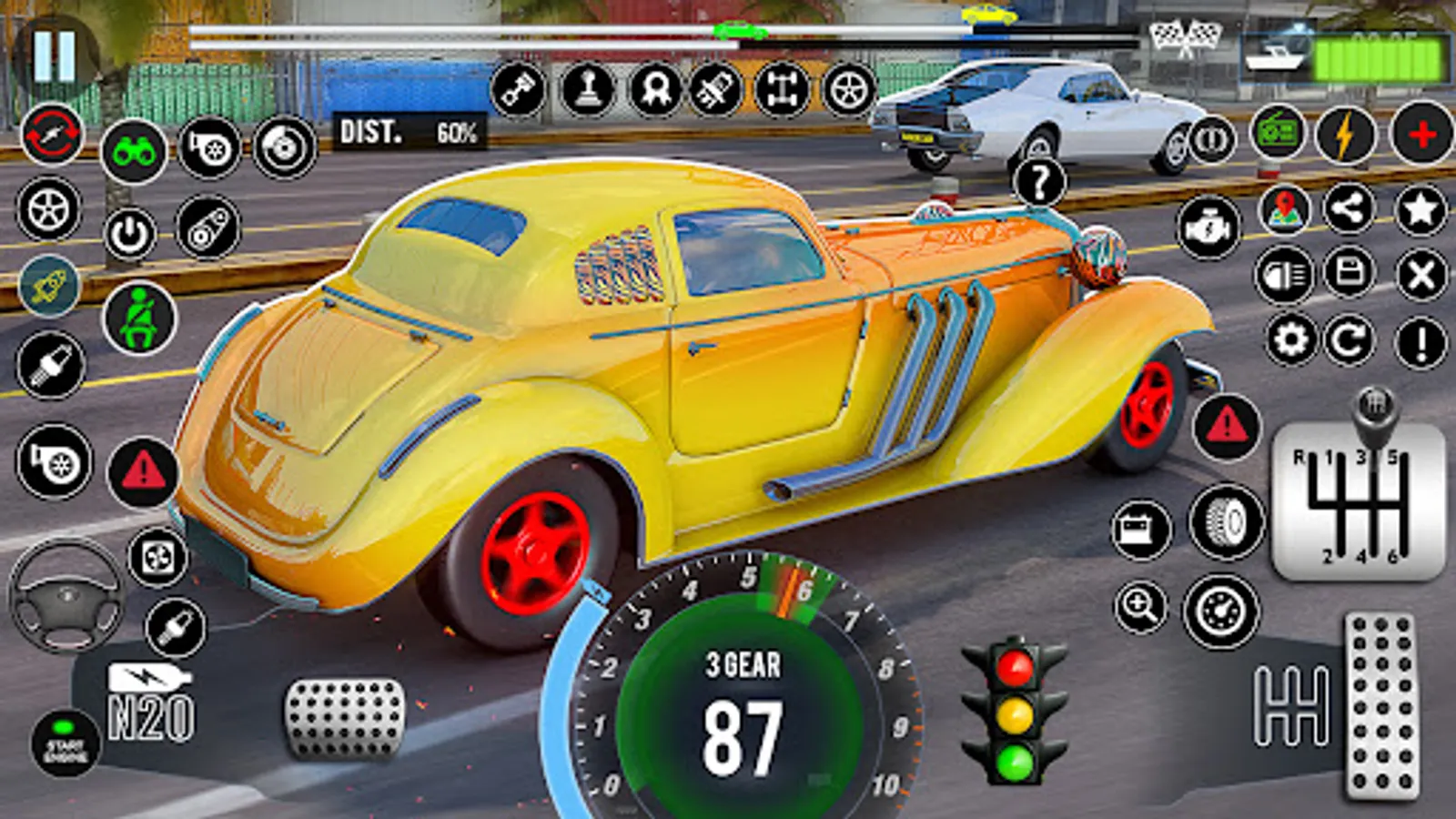
Task: Close using the X icon
Action: click(x=1420, y=275)
